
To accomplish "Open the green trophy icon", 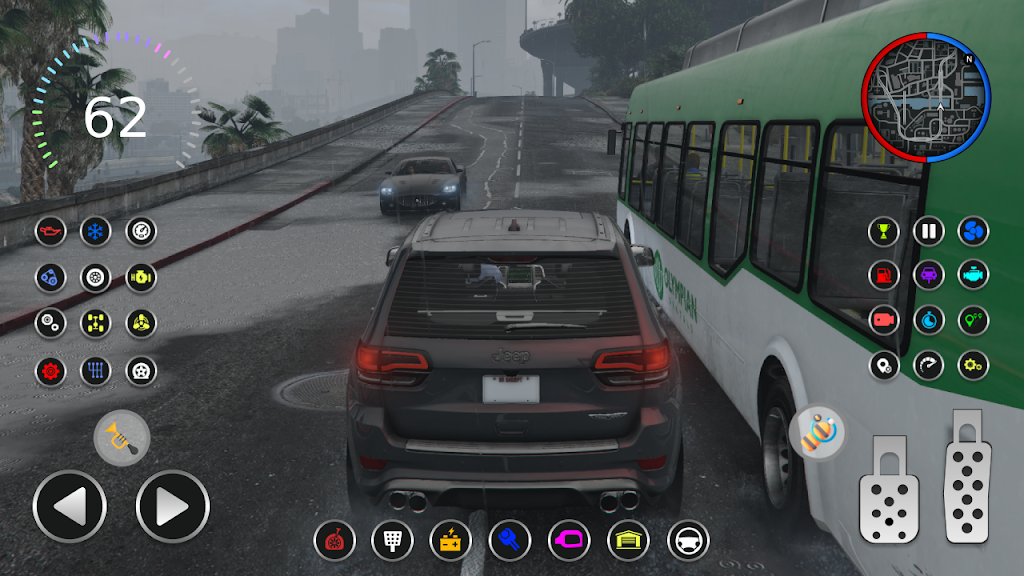I will click(884, 231).
